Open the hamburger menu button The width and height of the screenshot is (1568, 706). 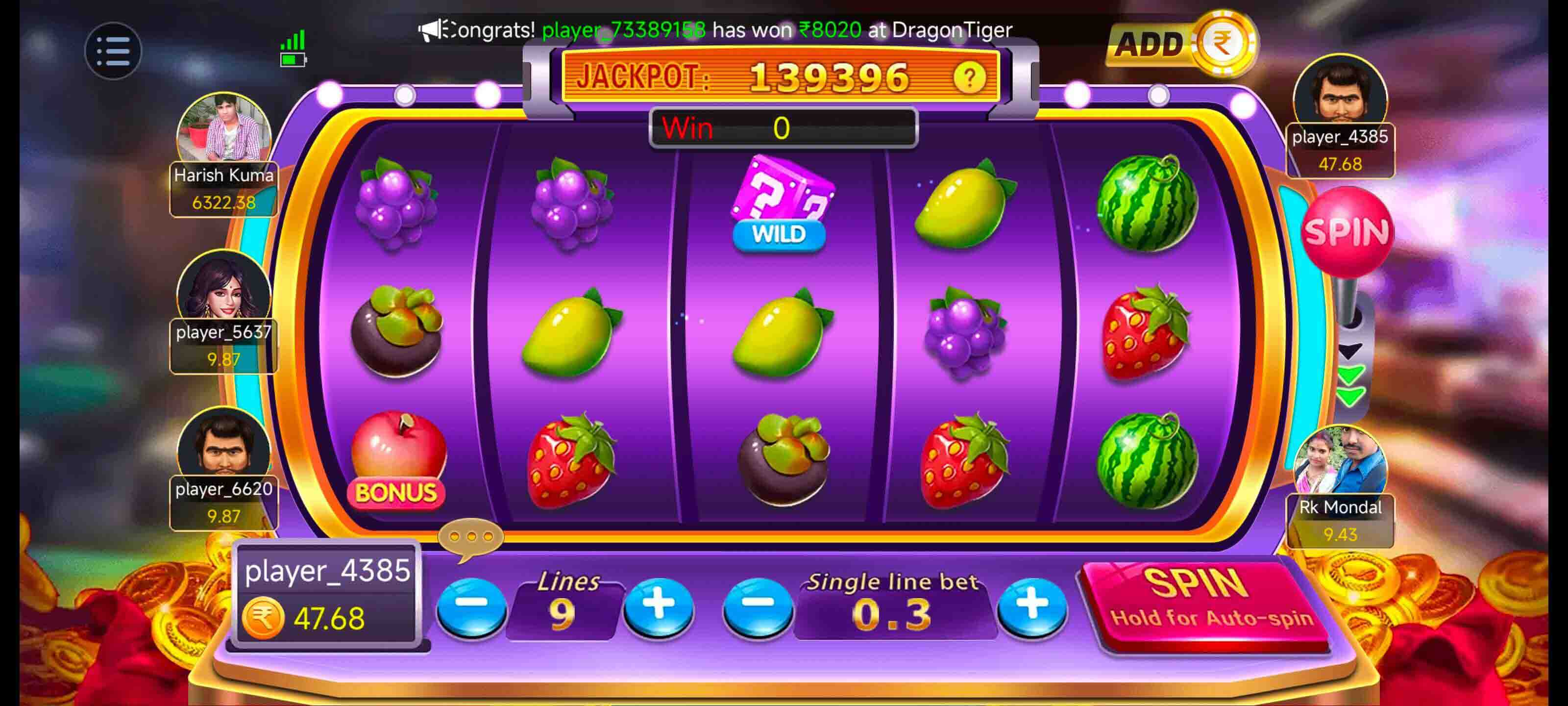click(113, 50)
